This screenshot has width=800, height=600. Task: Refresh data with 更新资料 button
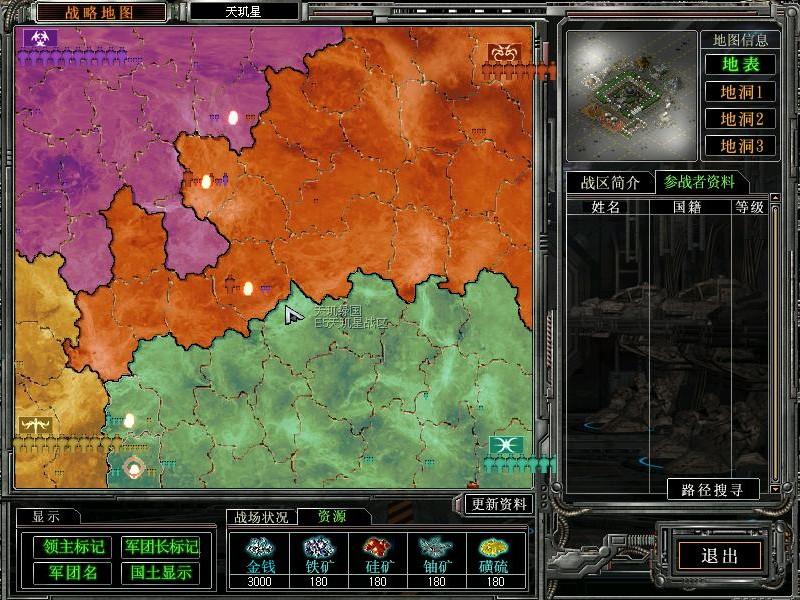(501, 503)
